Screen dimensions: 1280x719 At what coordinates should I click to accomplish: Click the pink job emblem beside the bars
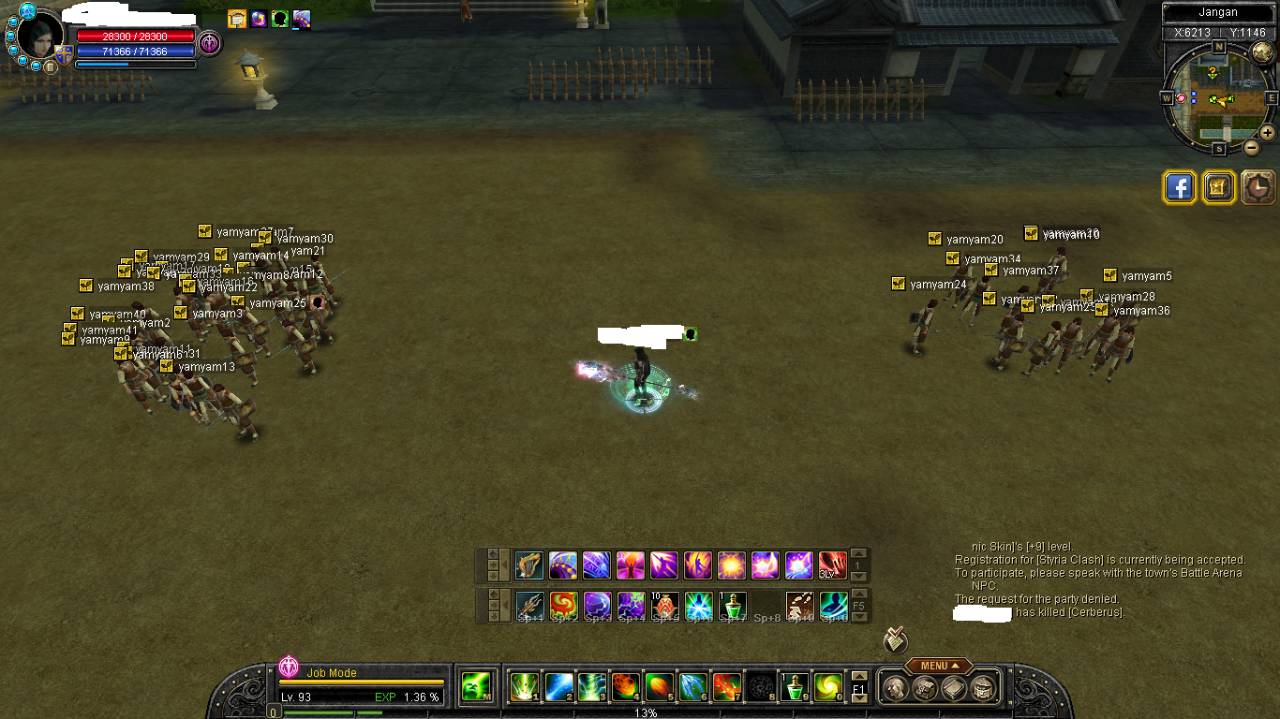point(209,42)
